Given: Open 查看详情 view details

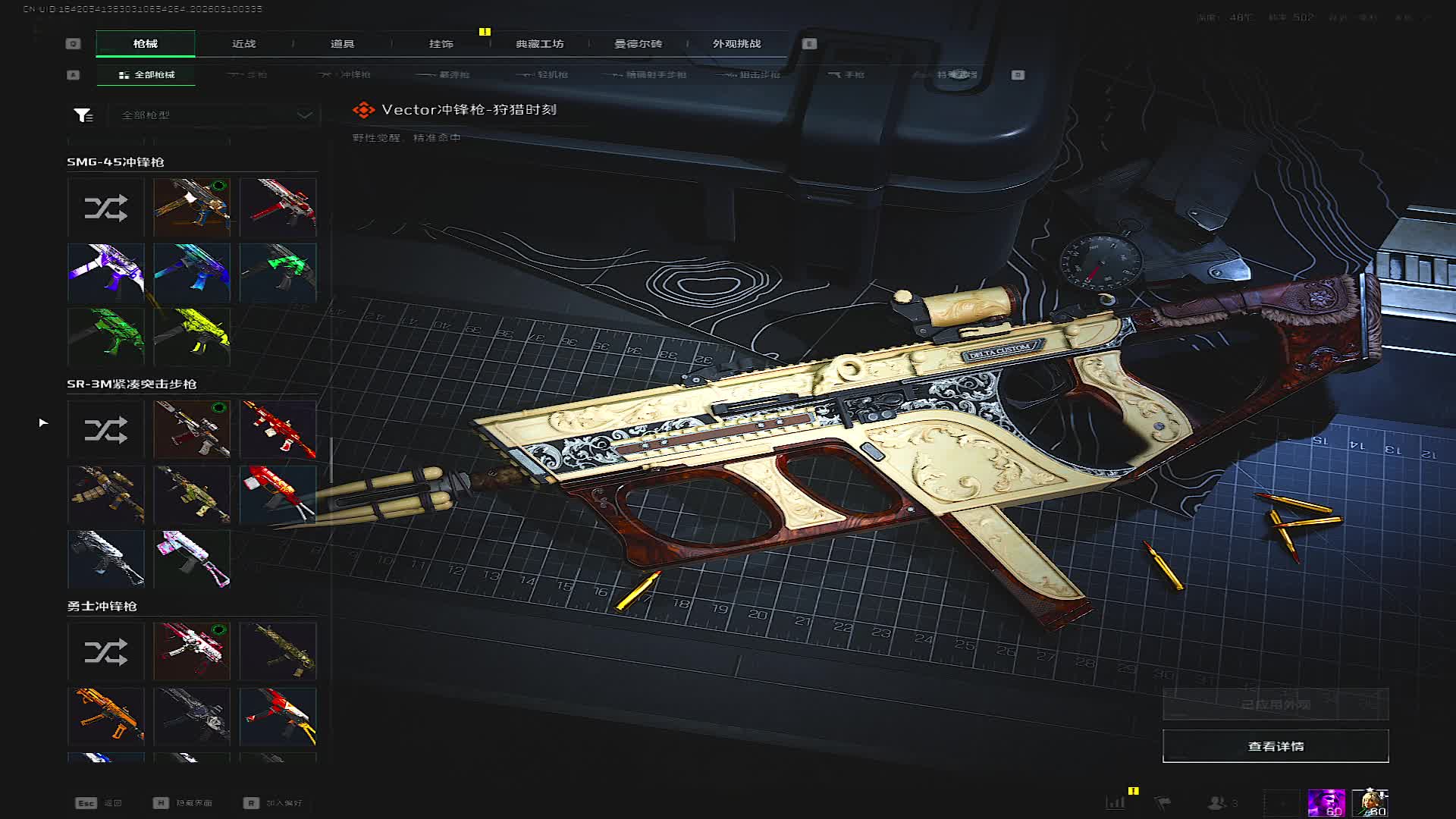Looking at the screenshot, I should point(1276,746).
